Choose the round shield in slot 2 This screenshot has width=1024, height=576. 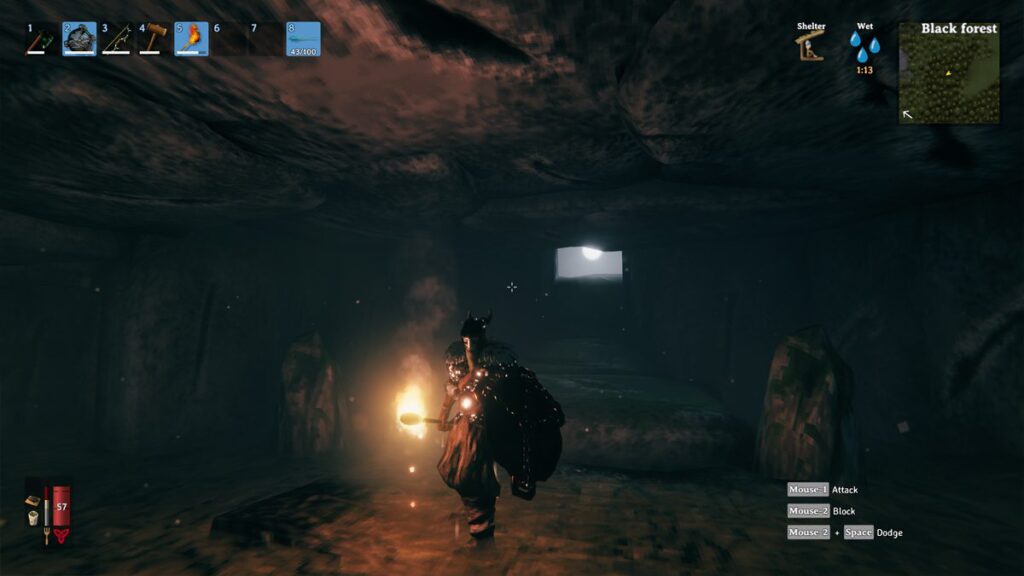[x=79, y=40]
